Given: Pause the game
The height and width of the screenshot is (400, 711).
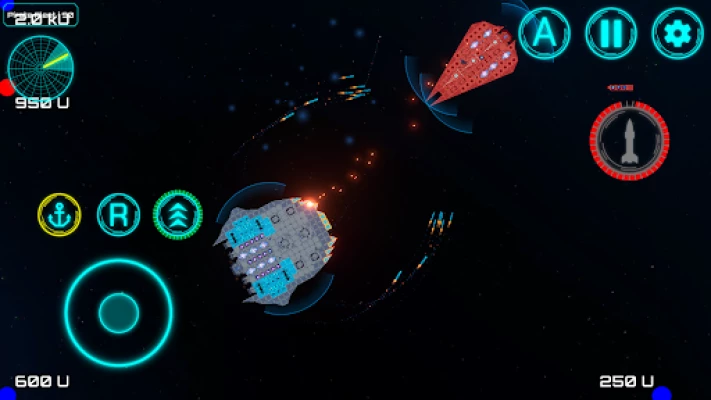Looking at the screenshot, I should [610, 32].
